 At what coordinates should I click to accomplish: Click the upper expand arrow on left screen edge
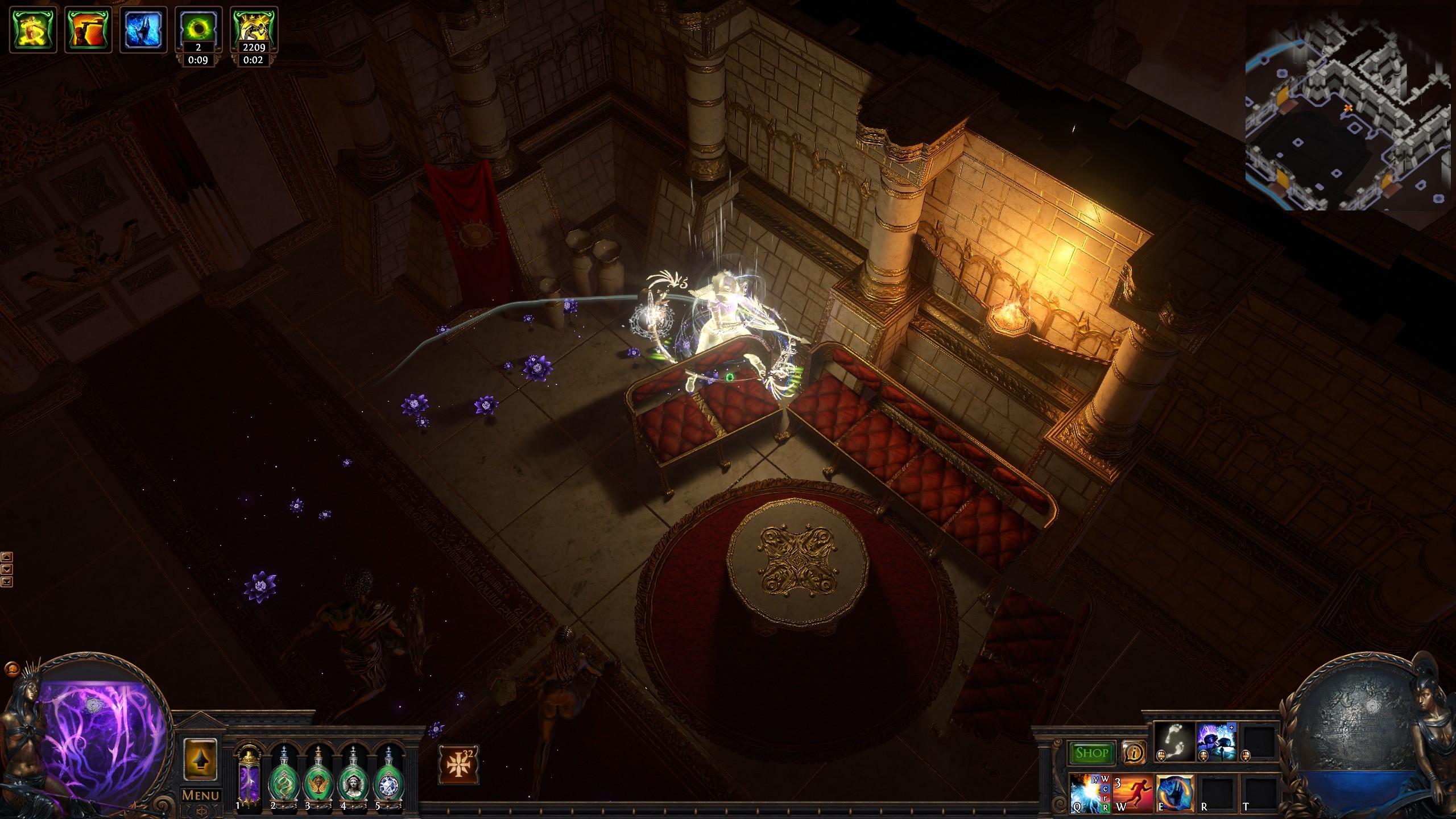pyautogui.click(x=7, y=556)
